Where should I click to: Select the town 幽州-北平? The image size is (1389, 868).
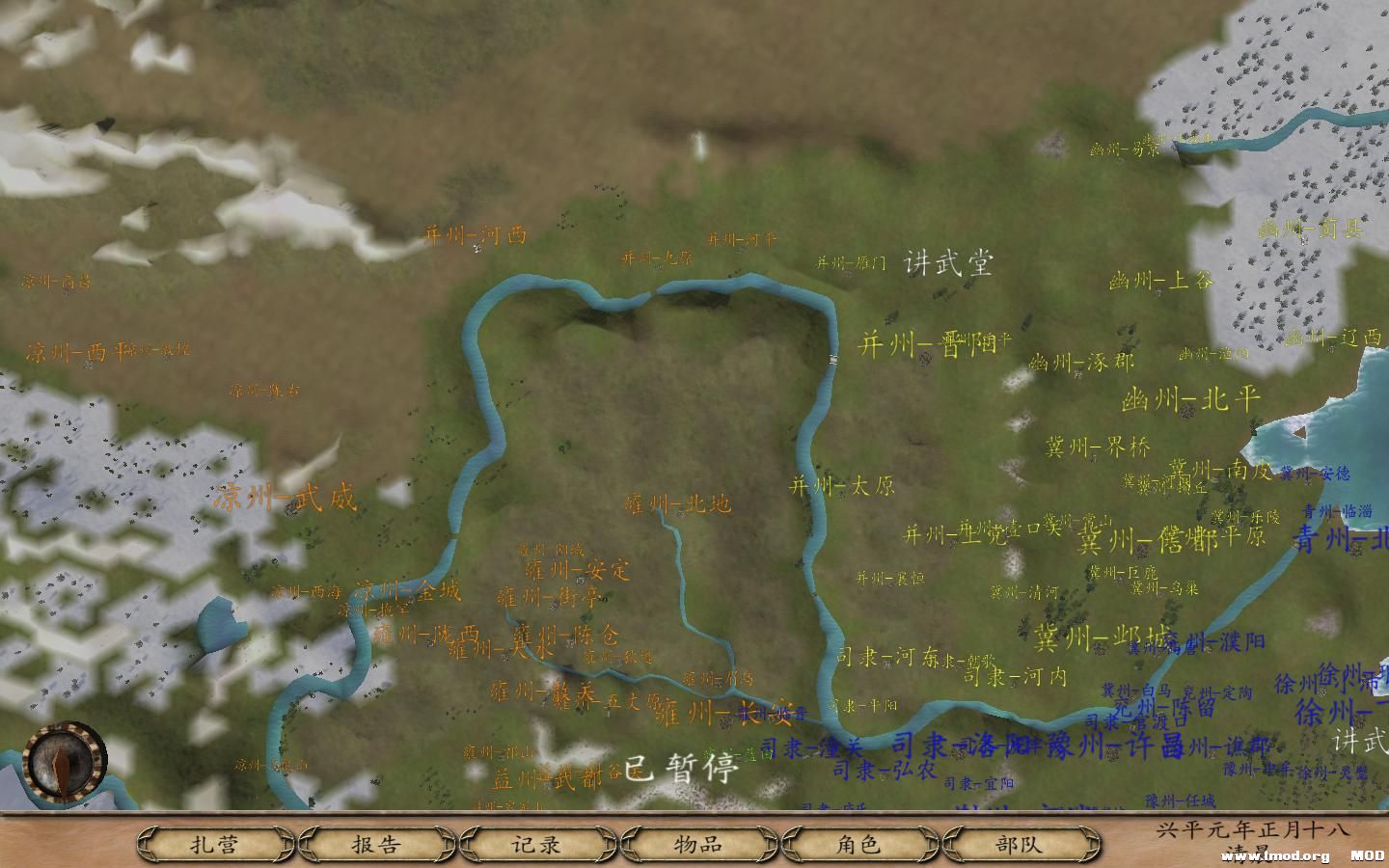(1190, 398)
